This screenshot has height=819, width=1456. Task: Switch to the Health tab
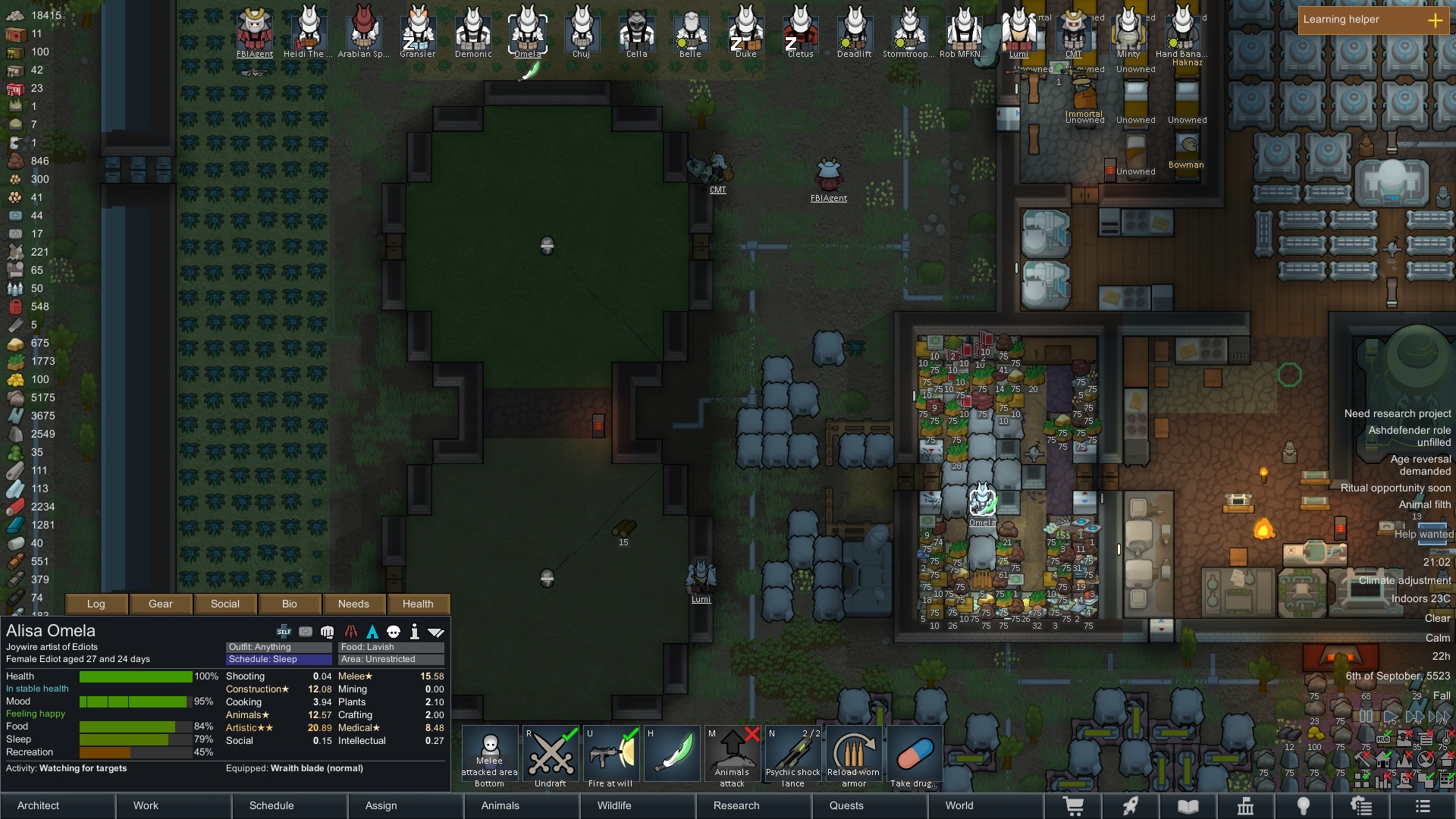[418, 604]
